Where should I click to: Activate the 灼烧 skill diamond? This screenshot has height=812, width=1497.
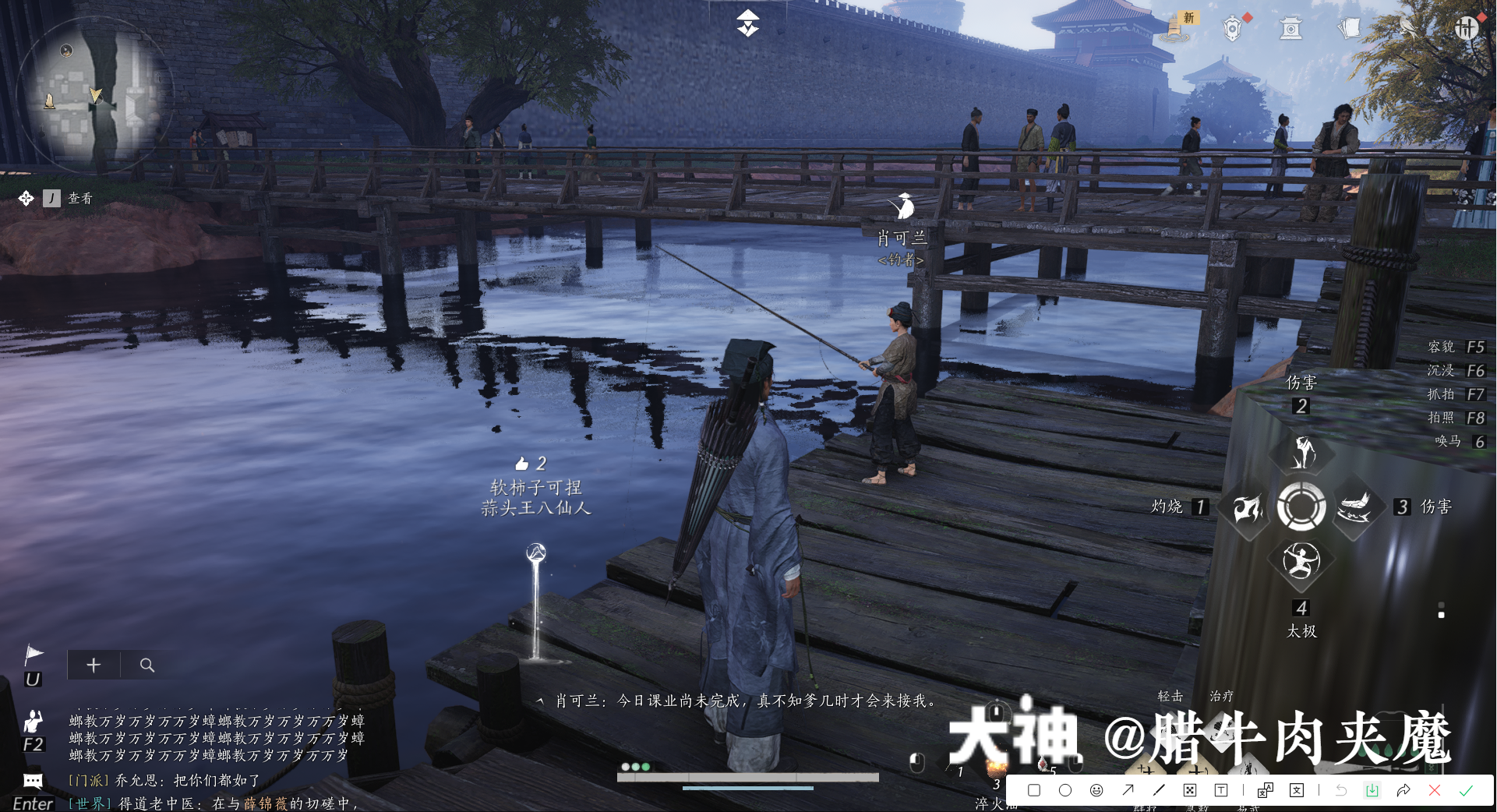tap(1248, 507)
